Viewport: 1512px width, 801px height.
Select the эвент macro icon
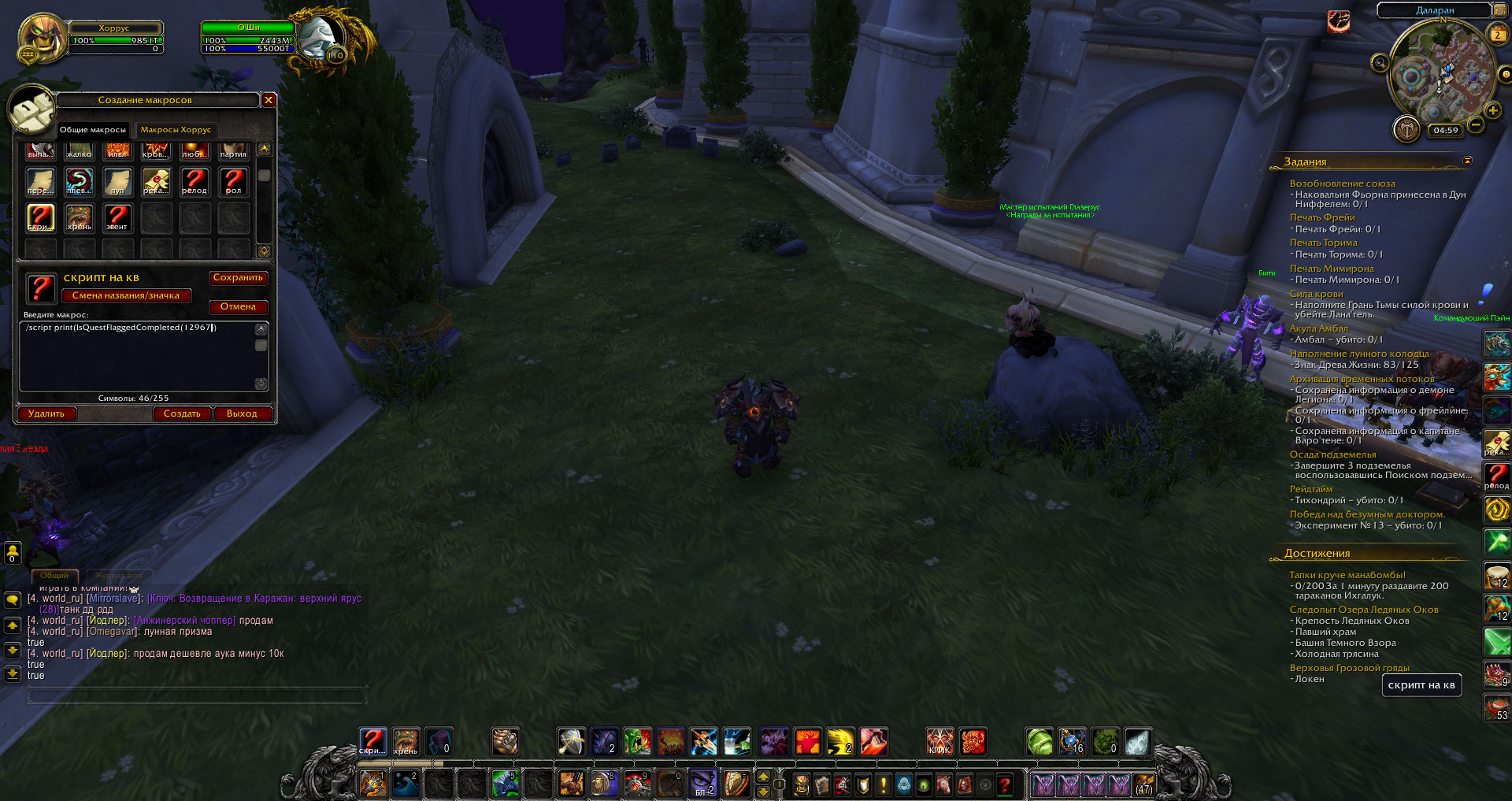coord(117,218)
